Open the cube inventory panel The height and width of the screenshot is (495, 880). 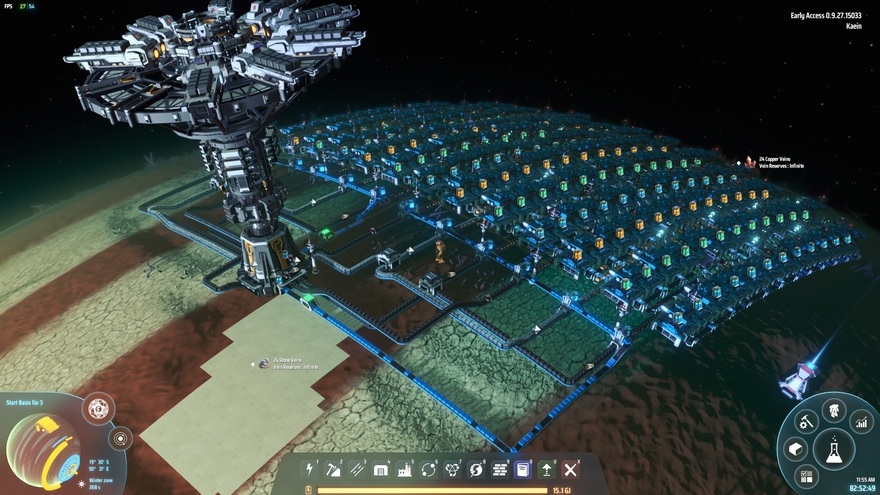pyautogui.click(x=795, y=449)
